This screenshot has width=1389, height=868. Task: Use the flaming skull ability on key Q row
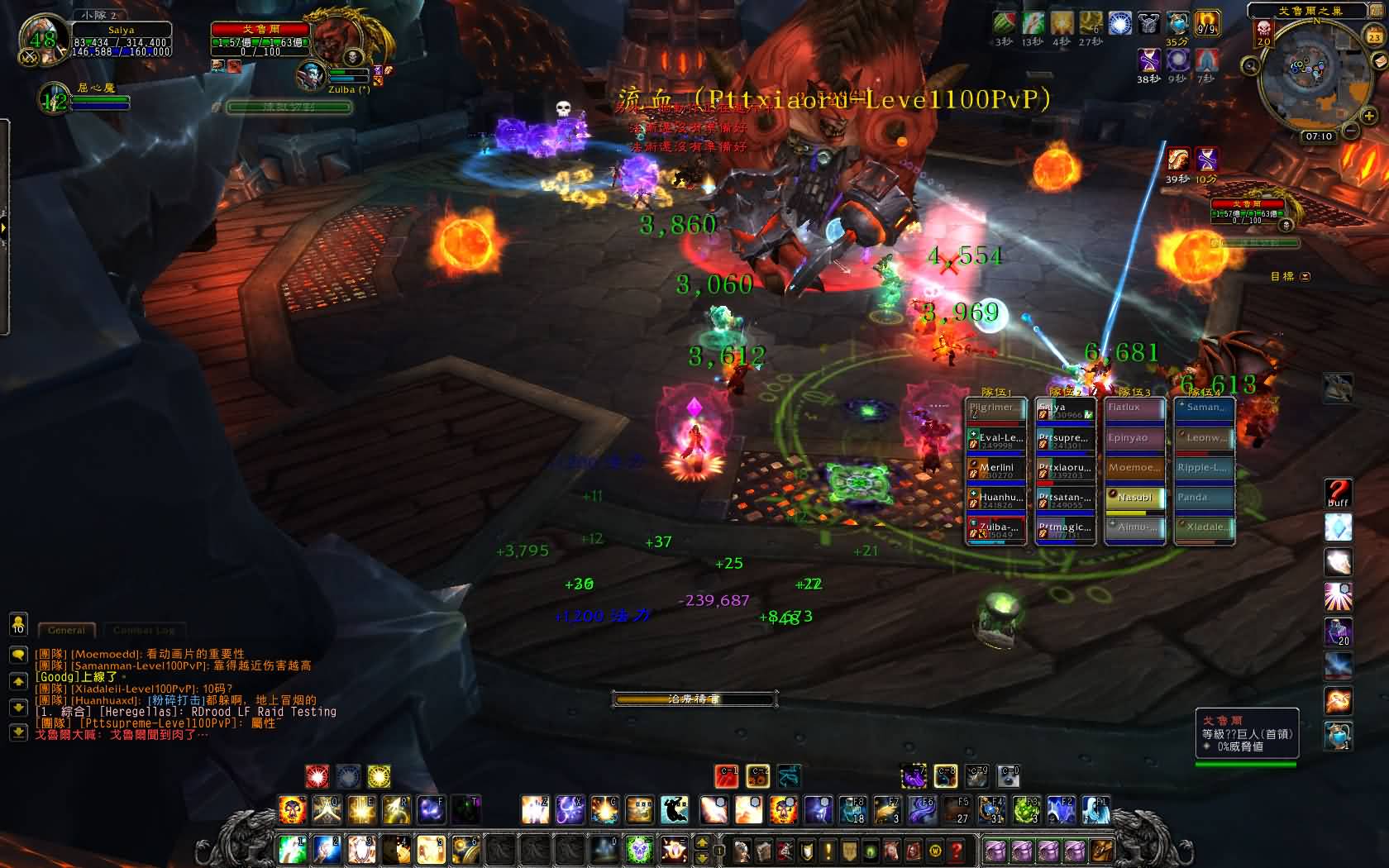click(292, 810)
